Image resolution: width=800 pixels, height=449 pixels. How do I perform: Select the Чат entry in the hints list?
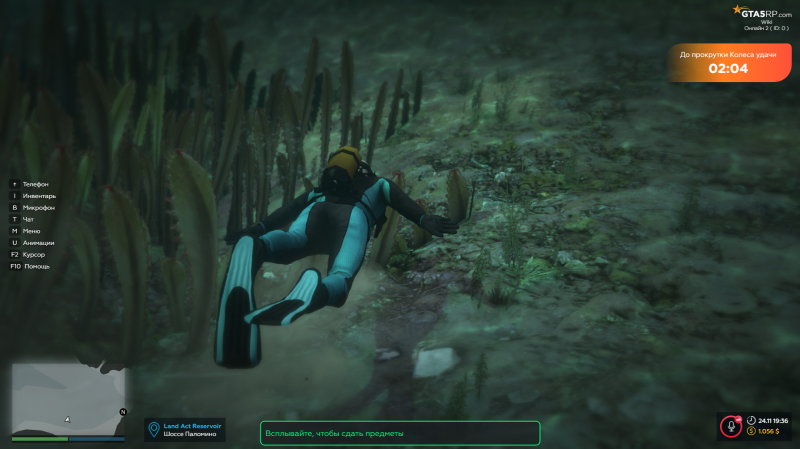(x=27, y=219)
